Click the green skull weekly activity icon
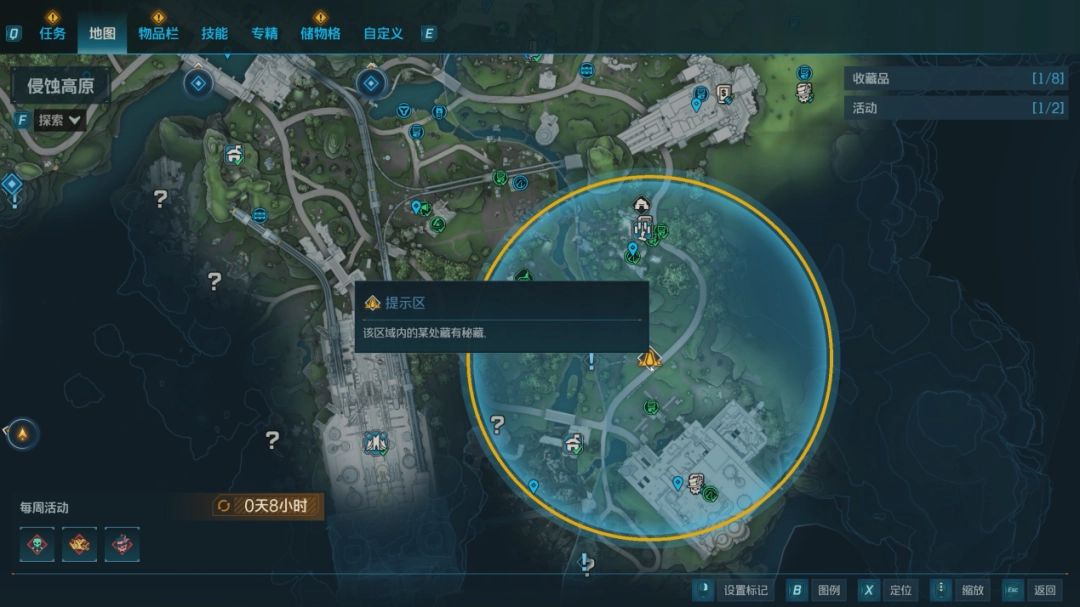1080x607 pixels. coord(37,544)
